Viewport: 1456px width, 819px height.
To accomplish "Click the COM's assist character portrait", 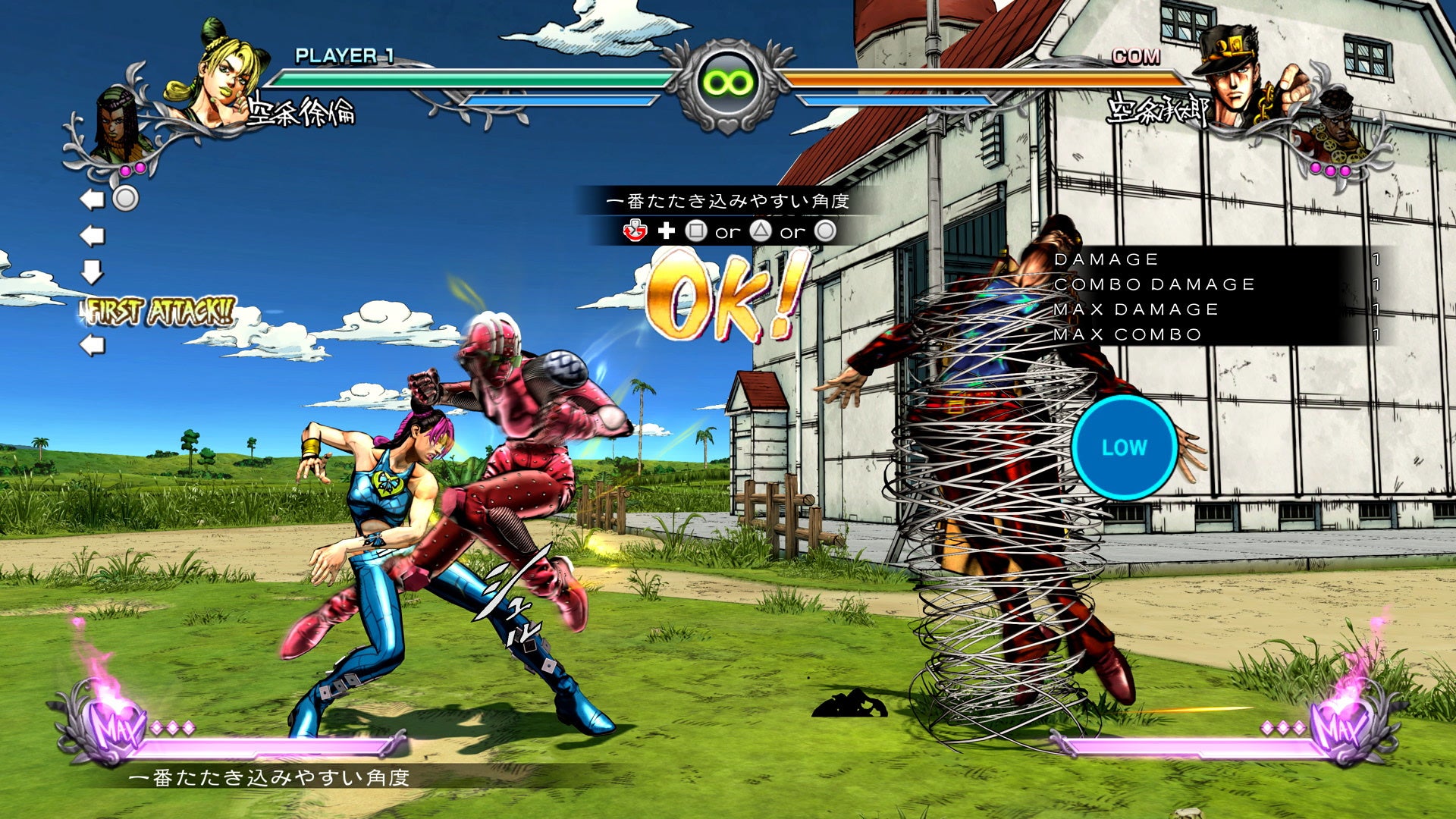I will [x=1336, y=127].
